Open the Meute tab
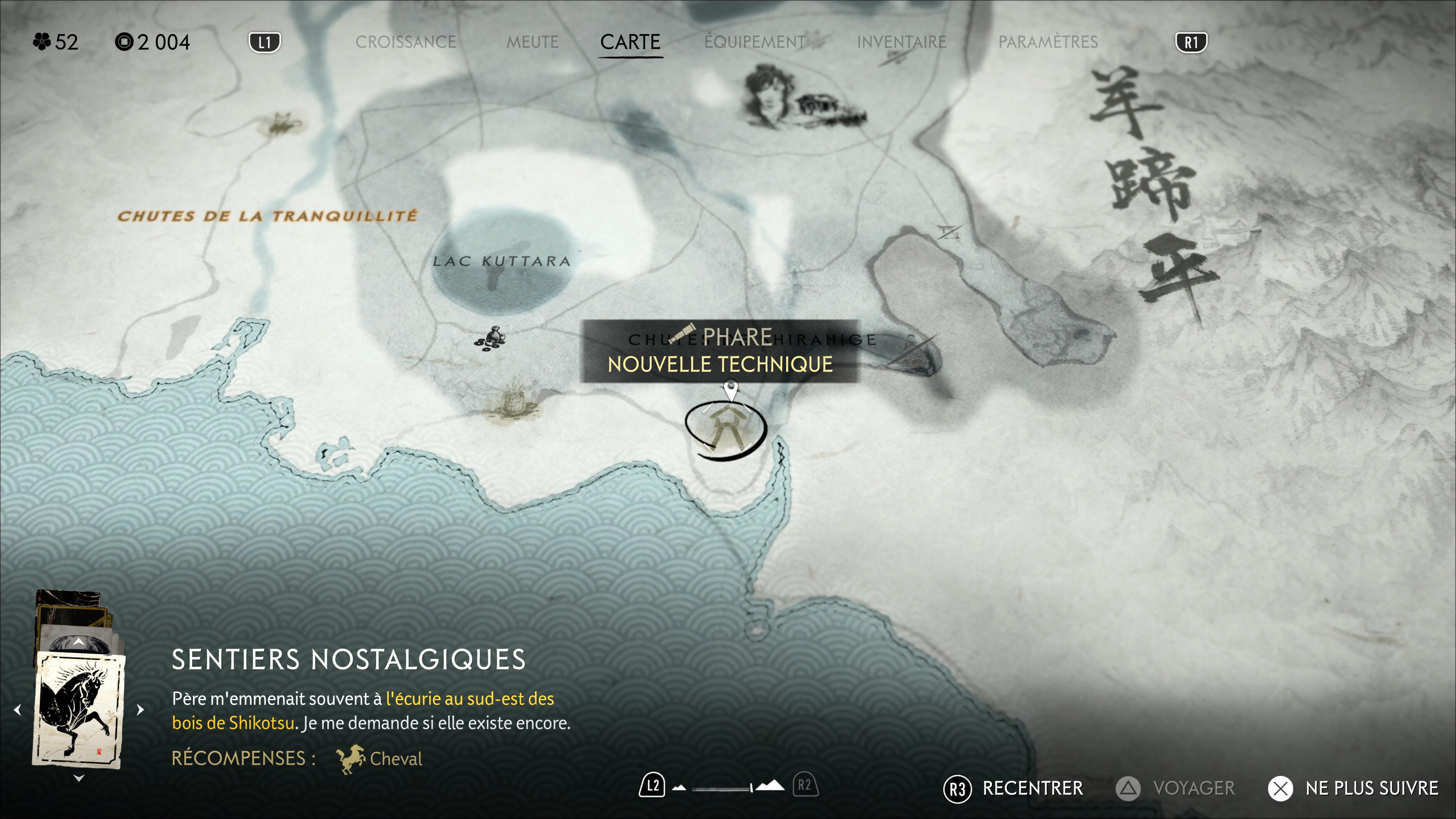This screenshot has width=1456, height=819. coord(532,42)
